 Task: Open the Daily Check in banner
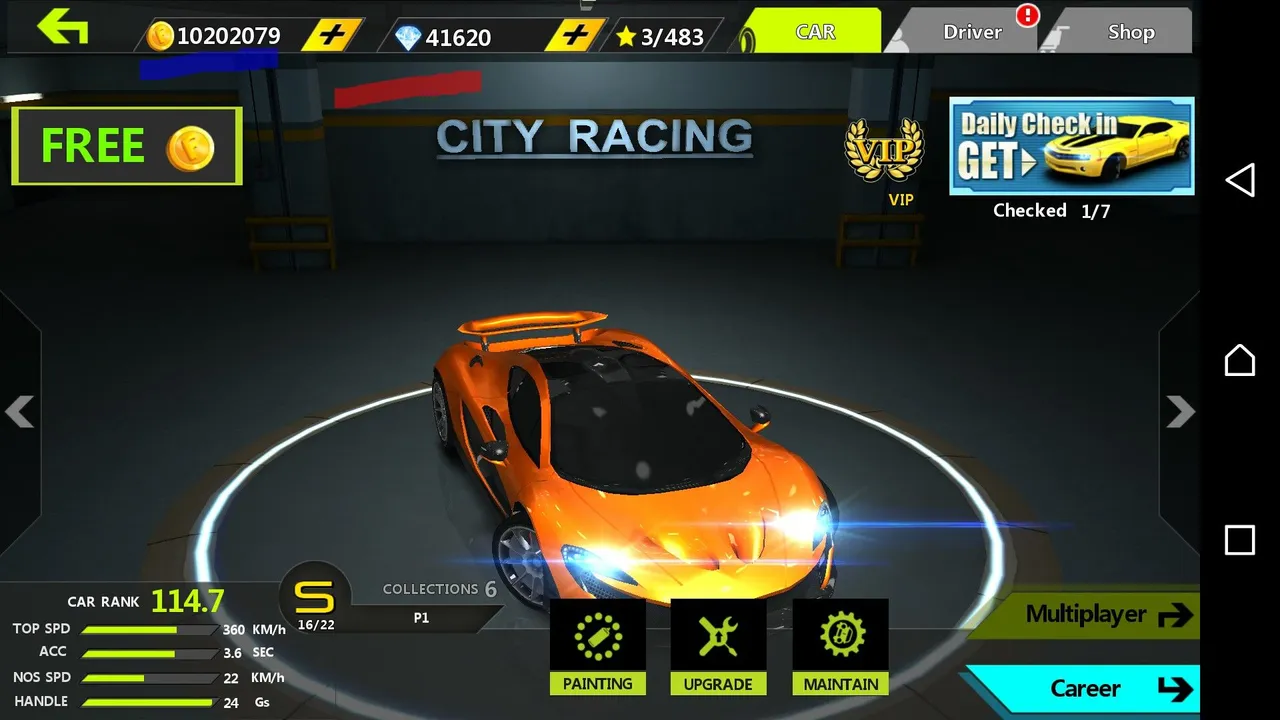click(x=1071, y=146)
